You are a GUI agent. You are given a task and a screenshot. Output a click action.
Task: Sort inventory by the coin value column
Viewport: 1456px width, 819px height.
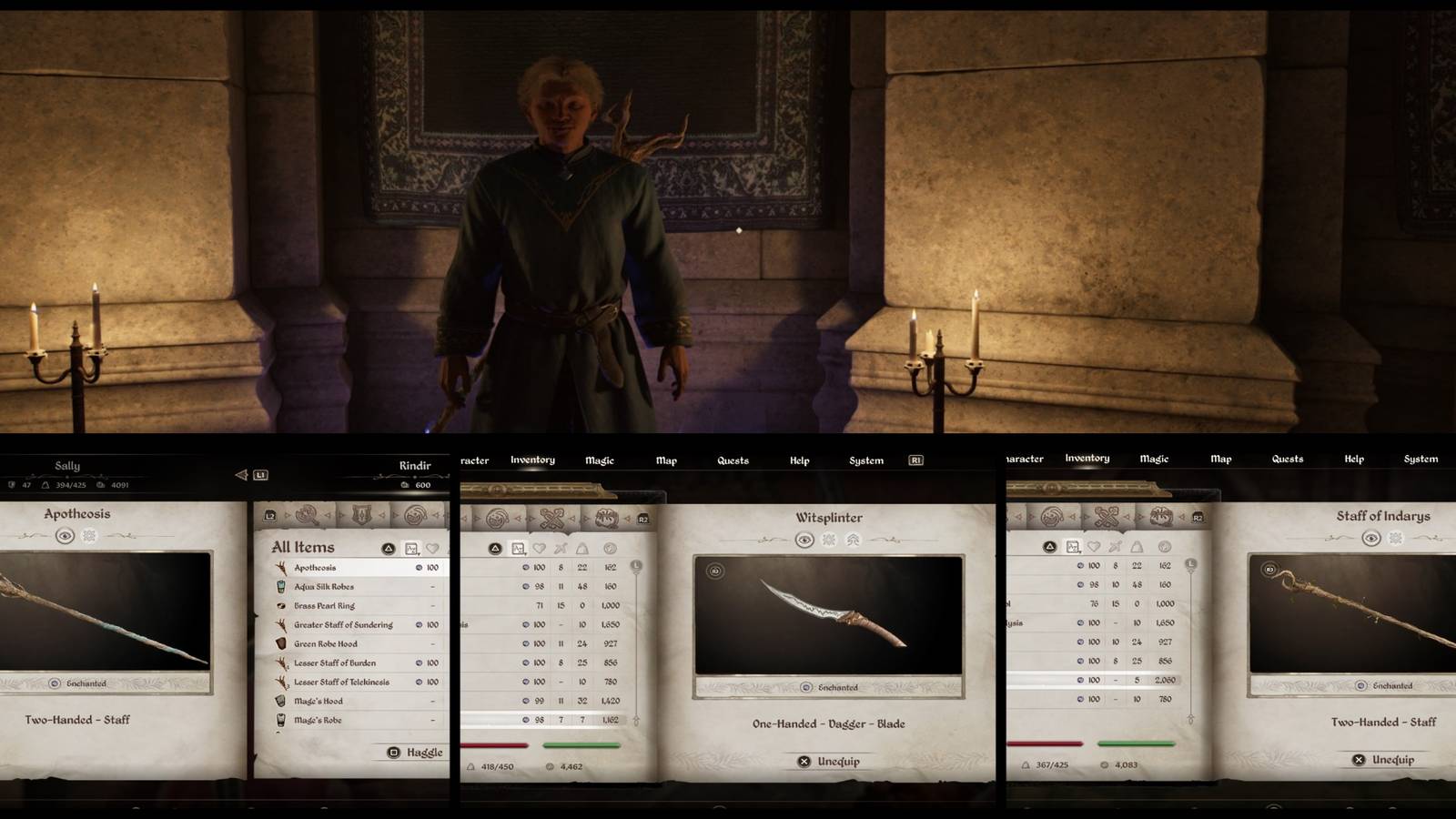click(612, 548)
